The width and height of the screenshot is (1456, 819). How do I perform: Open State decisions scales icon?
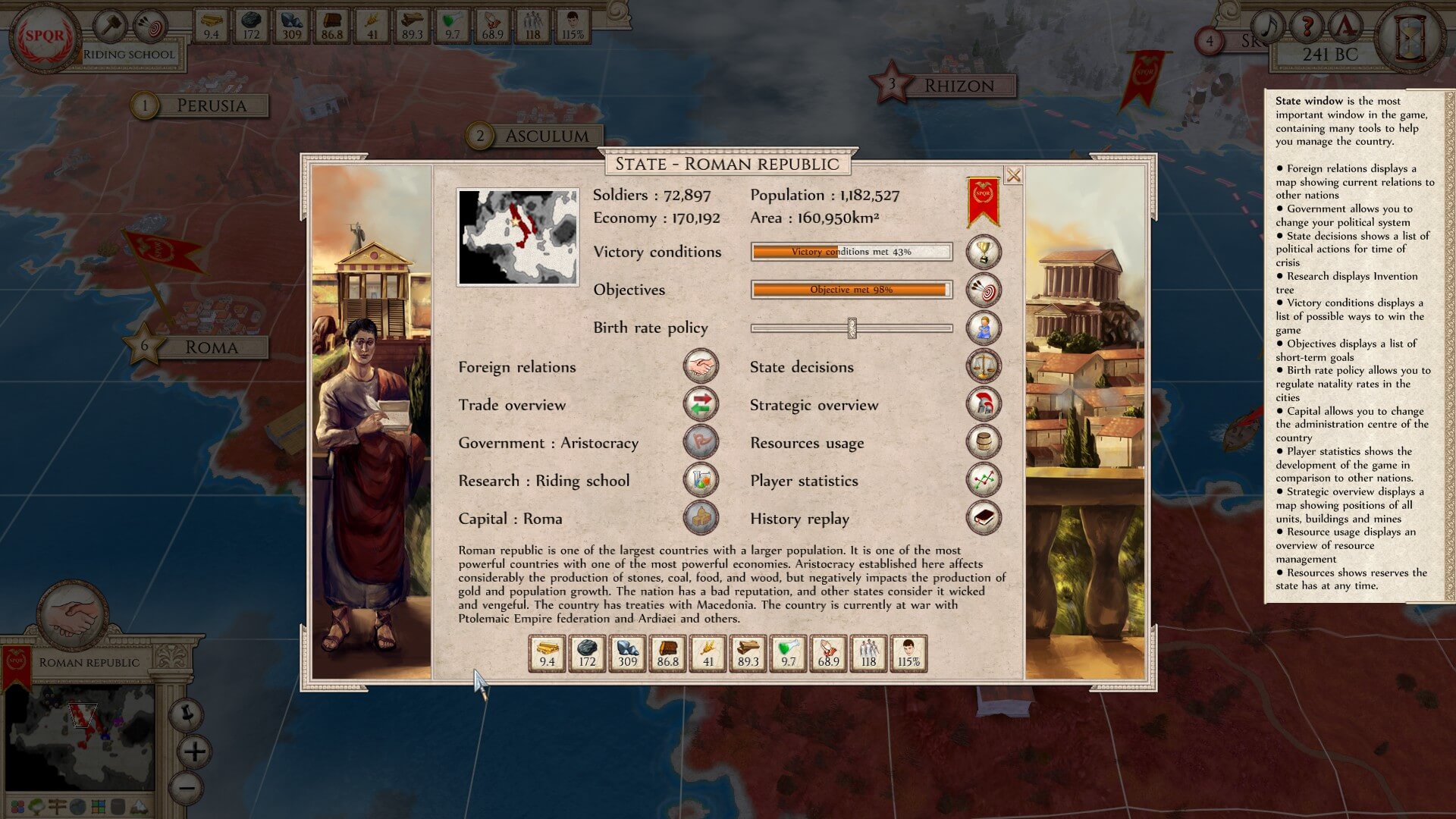click(984, 366)
